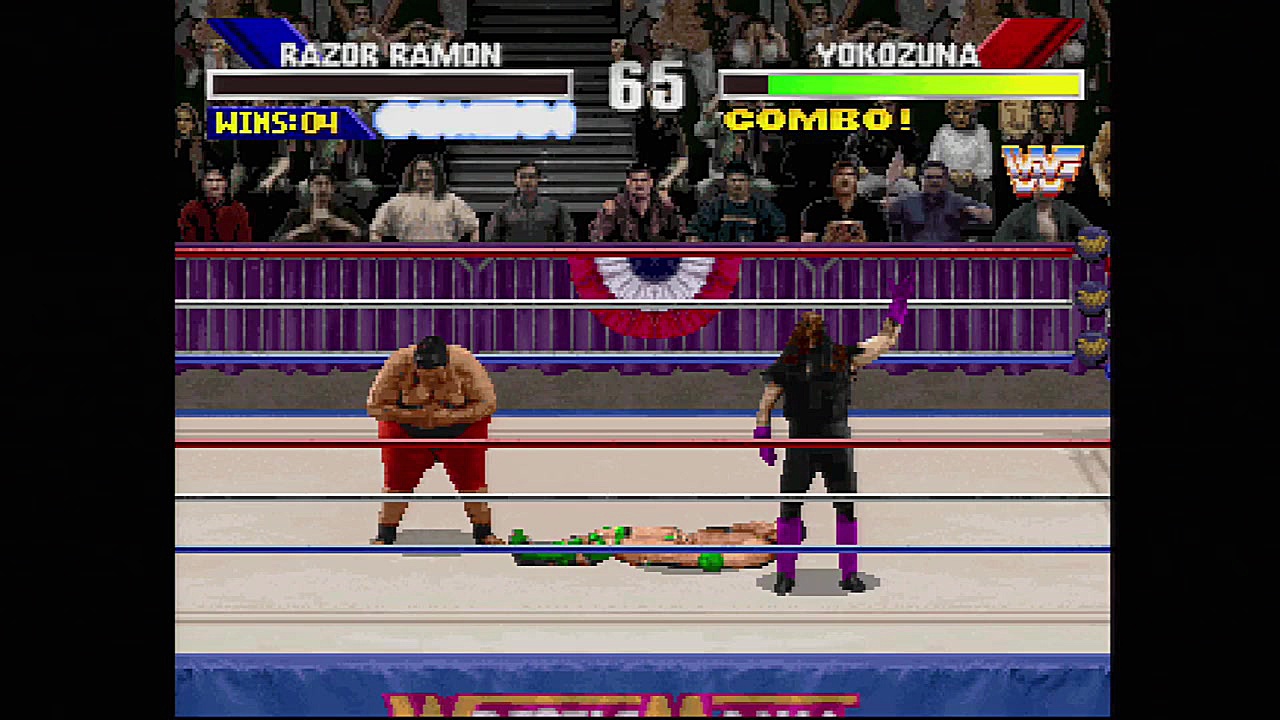Click the fallen Razor Ramon on the mat
This screenshot has width=1280, height=720.
(x=640, y=540)
